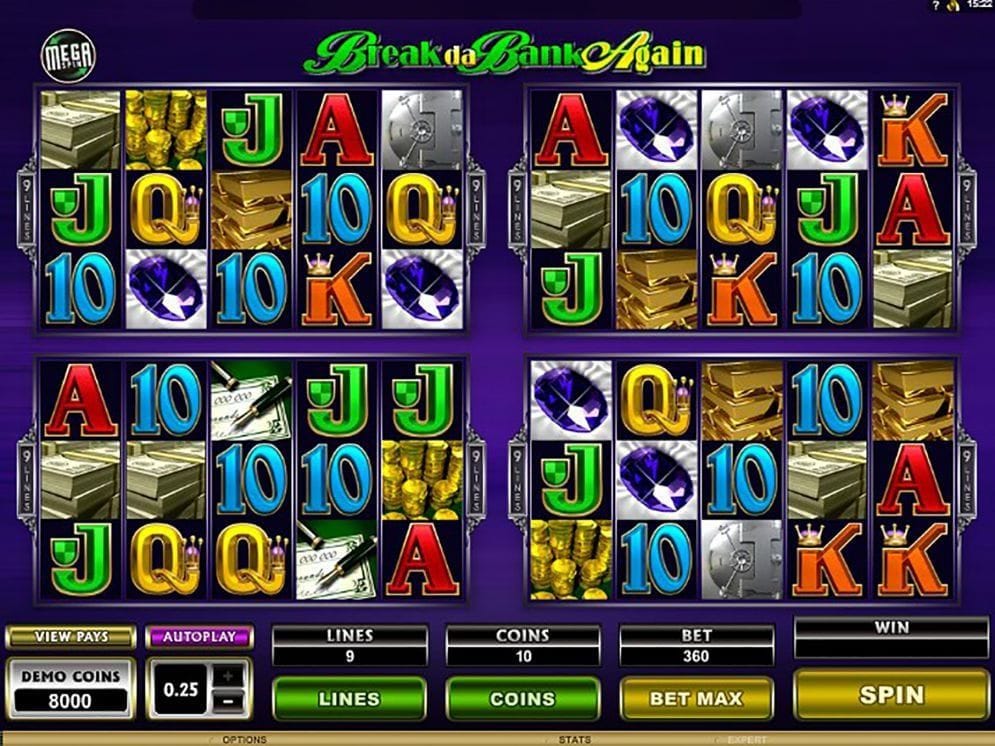Click the Mega Spin logo badge

(67, 58)
